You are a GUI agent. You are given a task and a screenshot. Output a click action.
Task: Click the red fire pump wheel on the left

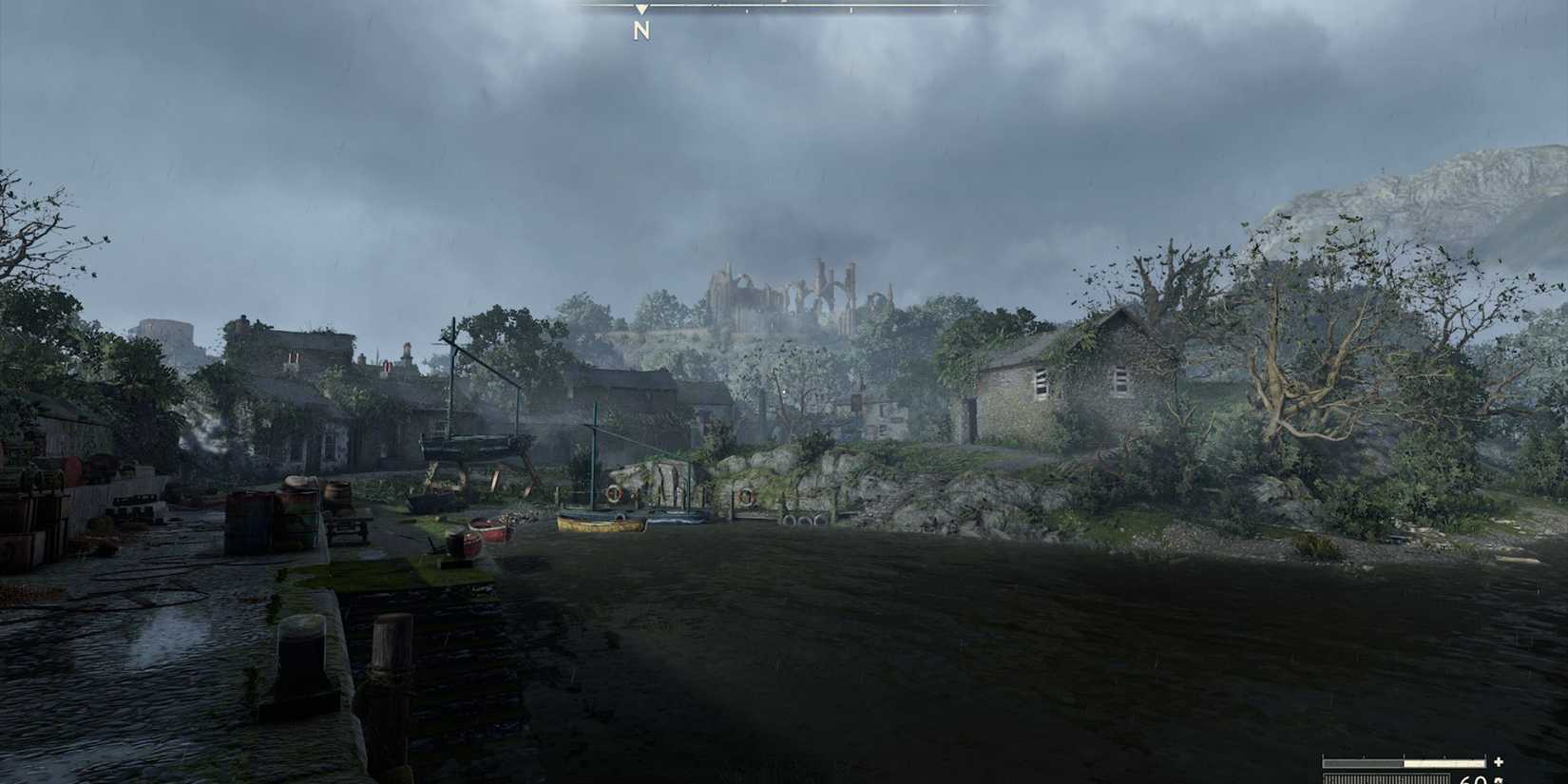(x=72, y=469)
